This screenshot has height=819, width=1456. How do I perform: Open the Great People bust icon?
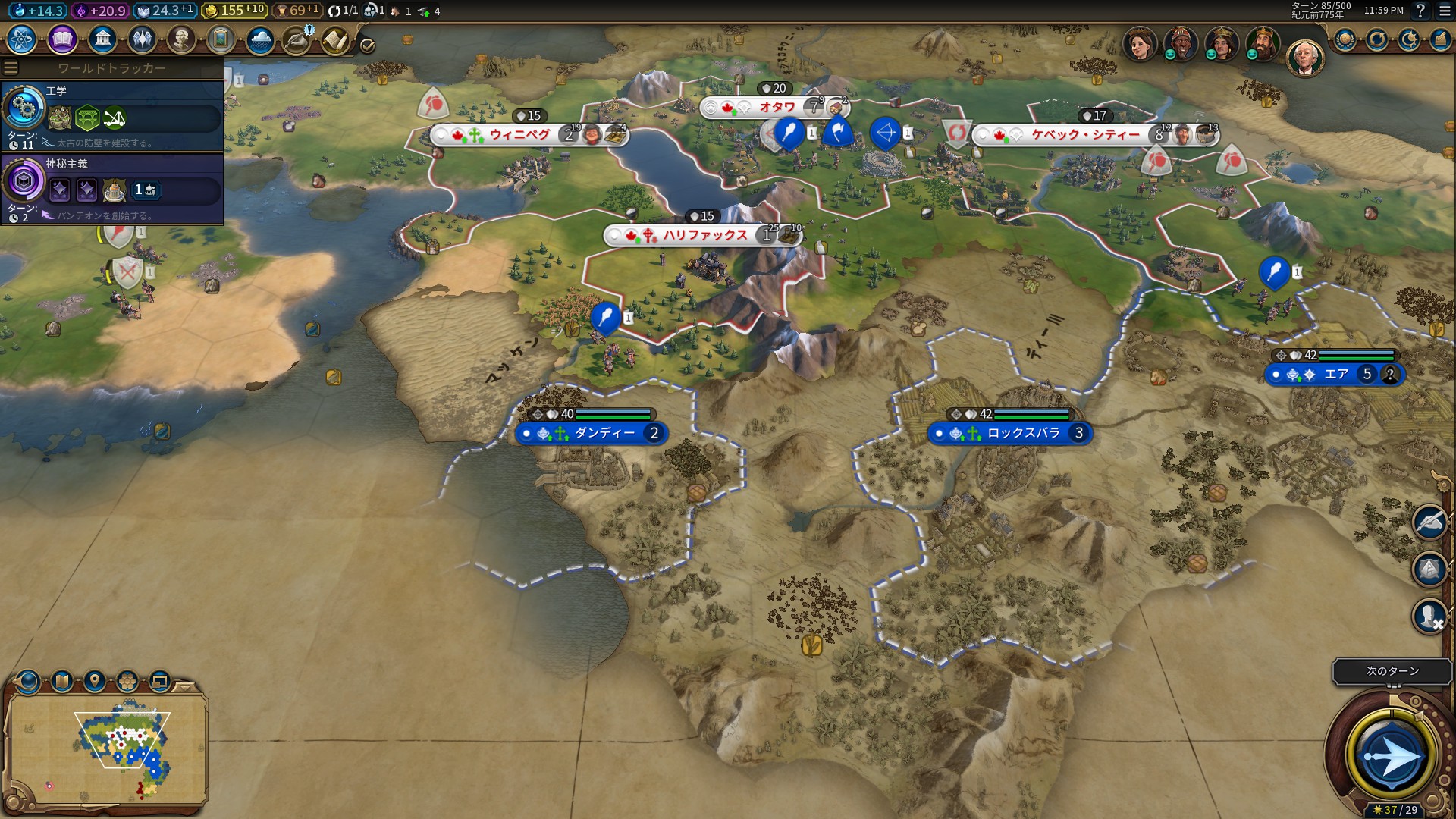tap(180, 39)
